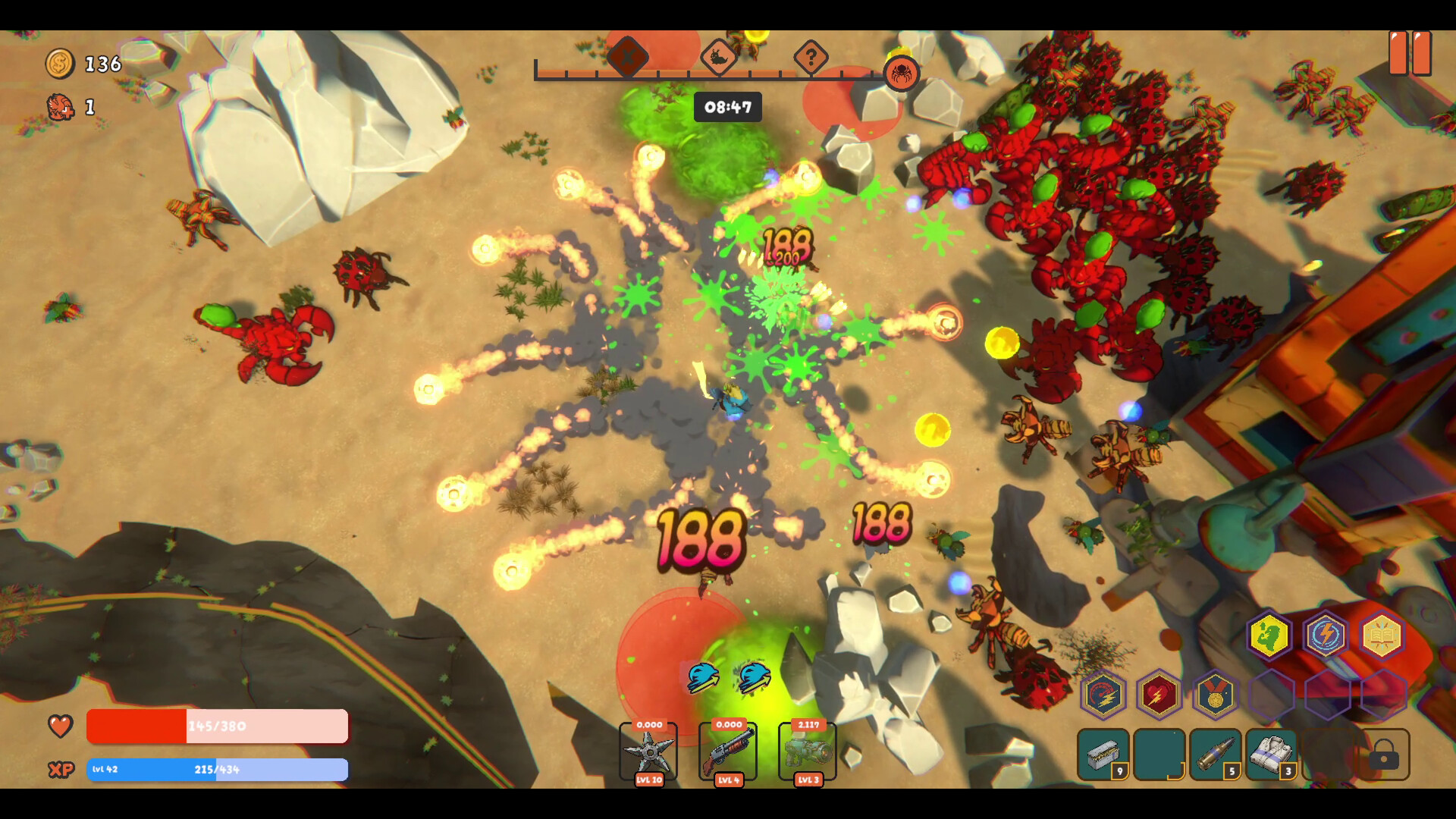Screen dimensions: 1456x819
Task: Pause the game with the pause button
Action: (x=1410, y=53)
